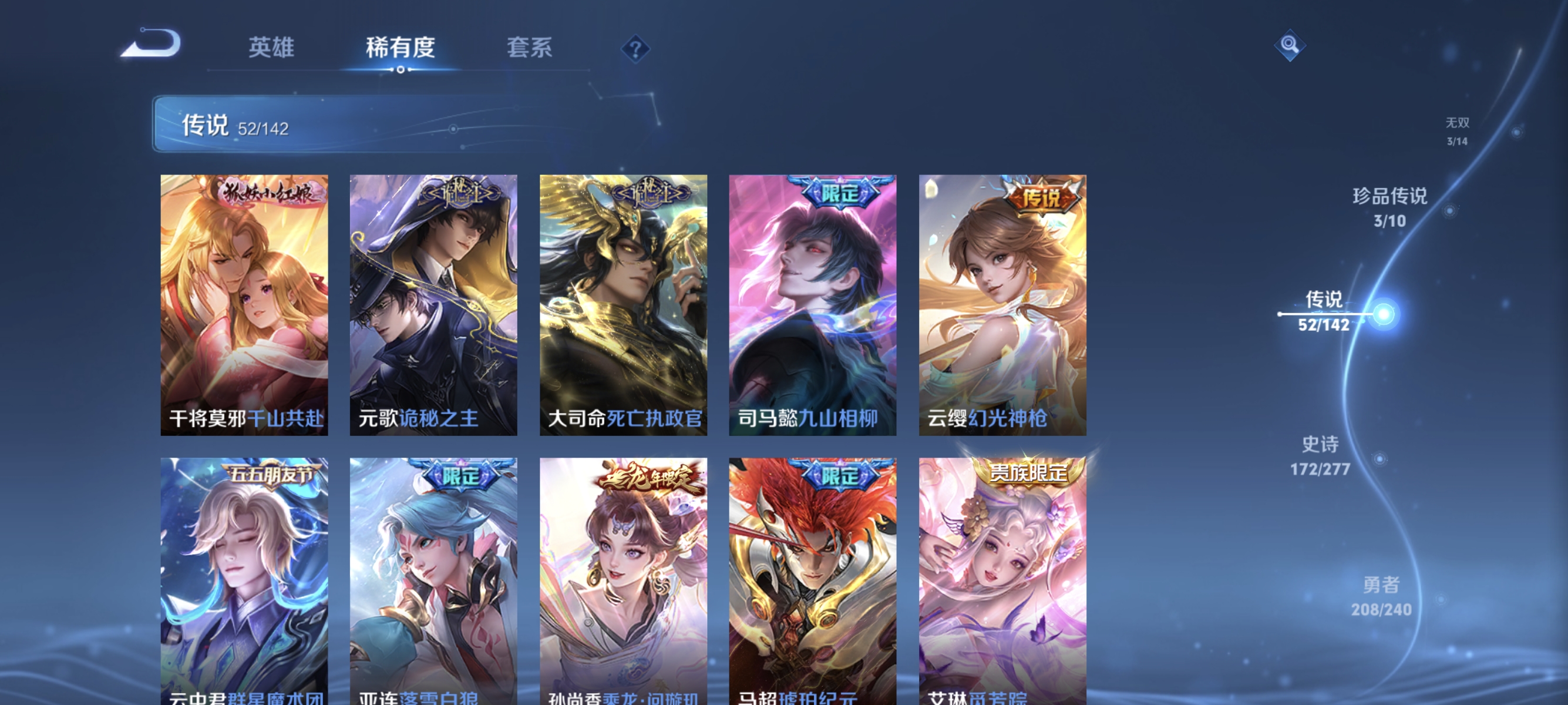Viewport: 1568px width, 705px height.
Task: Open the search magnifier icon
Action: click(x=1290, y=46)
